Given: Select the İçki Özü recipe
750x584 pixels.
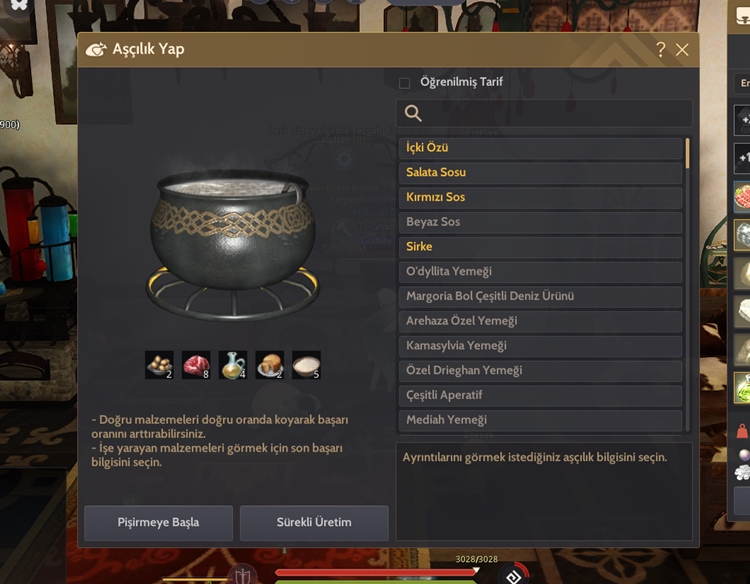Looking at the screenshot, I should [540, 148].
